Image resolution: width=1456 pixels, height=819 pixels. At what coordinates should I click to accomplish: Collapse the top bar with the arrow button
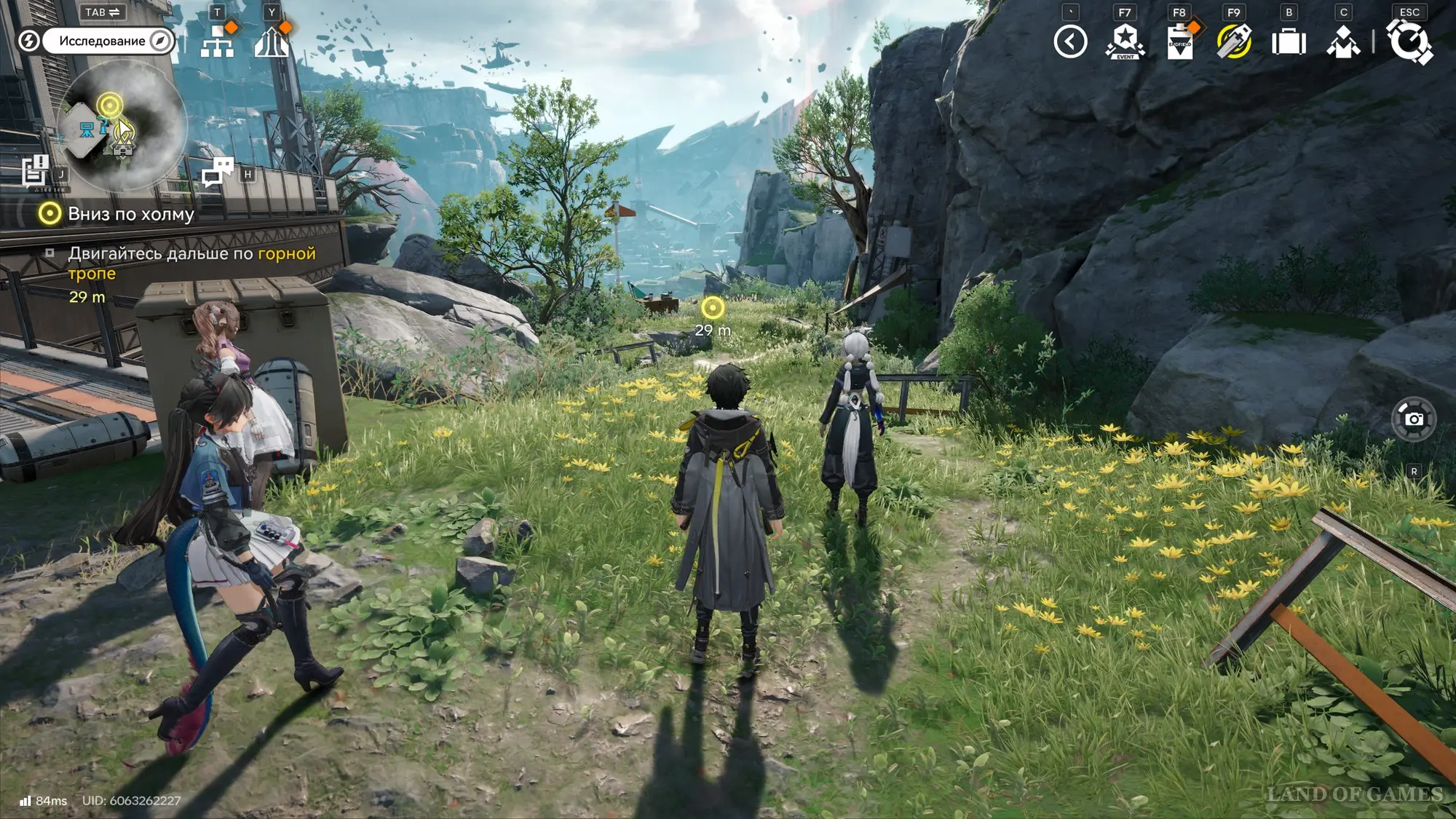coord(1070,41)
